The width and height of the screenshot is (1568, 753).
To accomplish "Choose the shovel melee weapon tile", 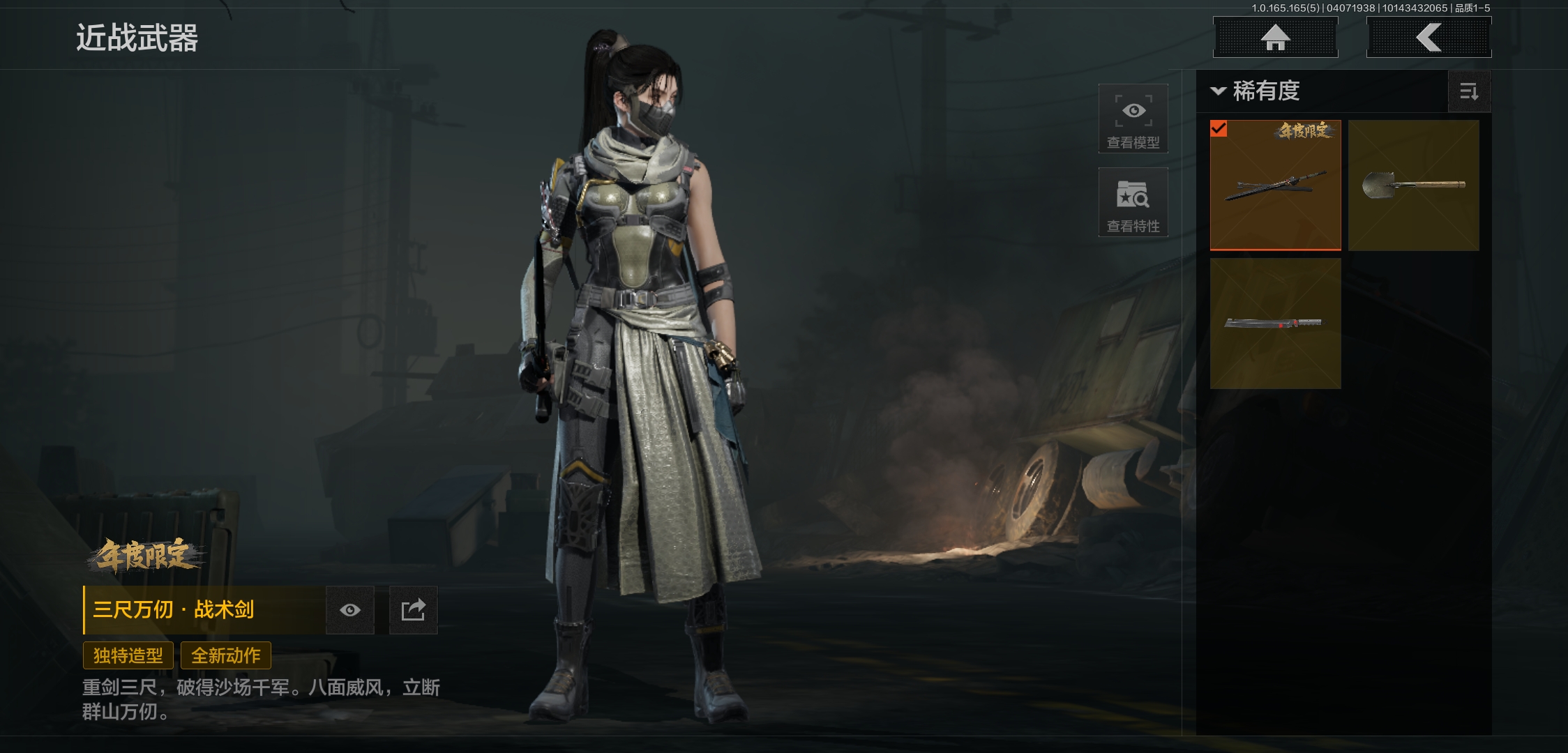I will pyautogui.click(x=1413, y=185).
